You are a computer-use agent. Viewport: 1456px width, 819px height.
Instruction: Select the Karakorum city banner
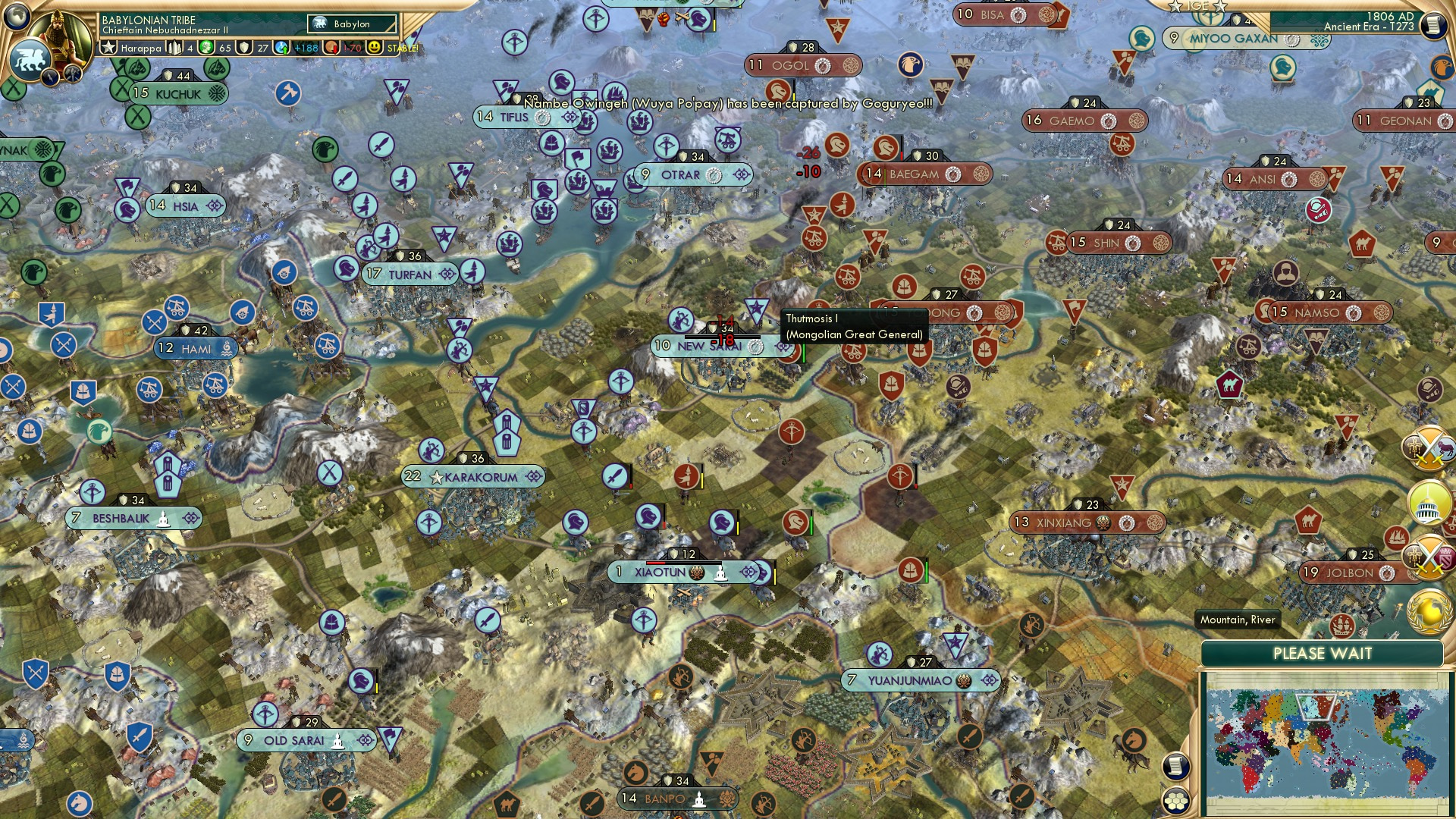click(x=472, y=476)
